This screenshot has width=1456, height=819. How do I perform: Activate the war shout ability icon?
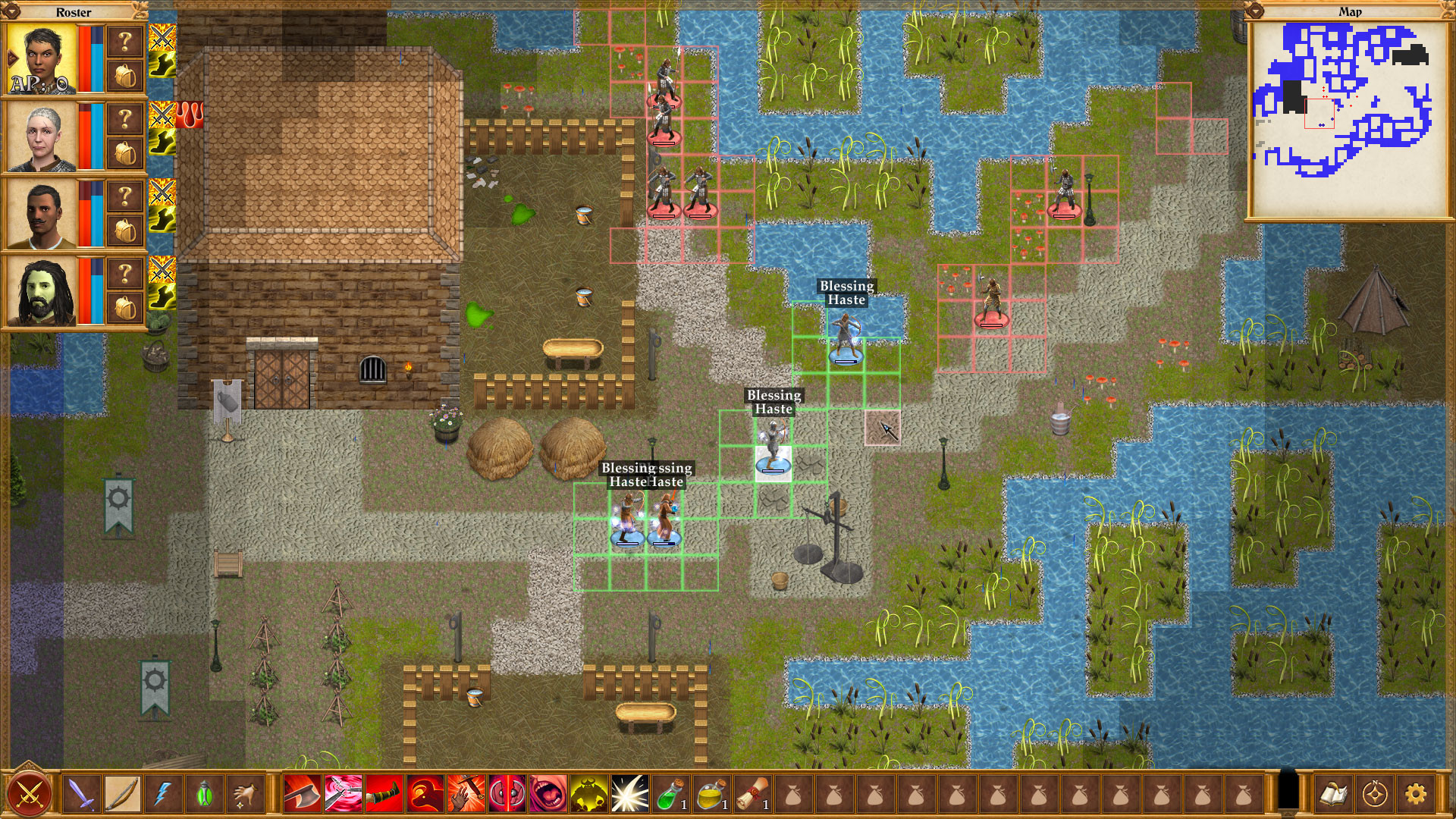(548, 795)
